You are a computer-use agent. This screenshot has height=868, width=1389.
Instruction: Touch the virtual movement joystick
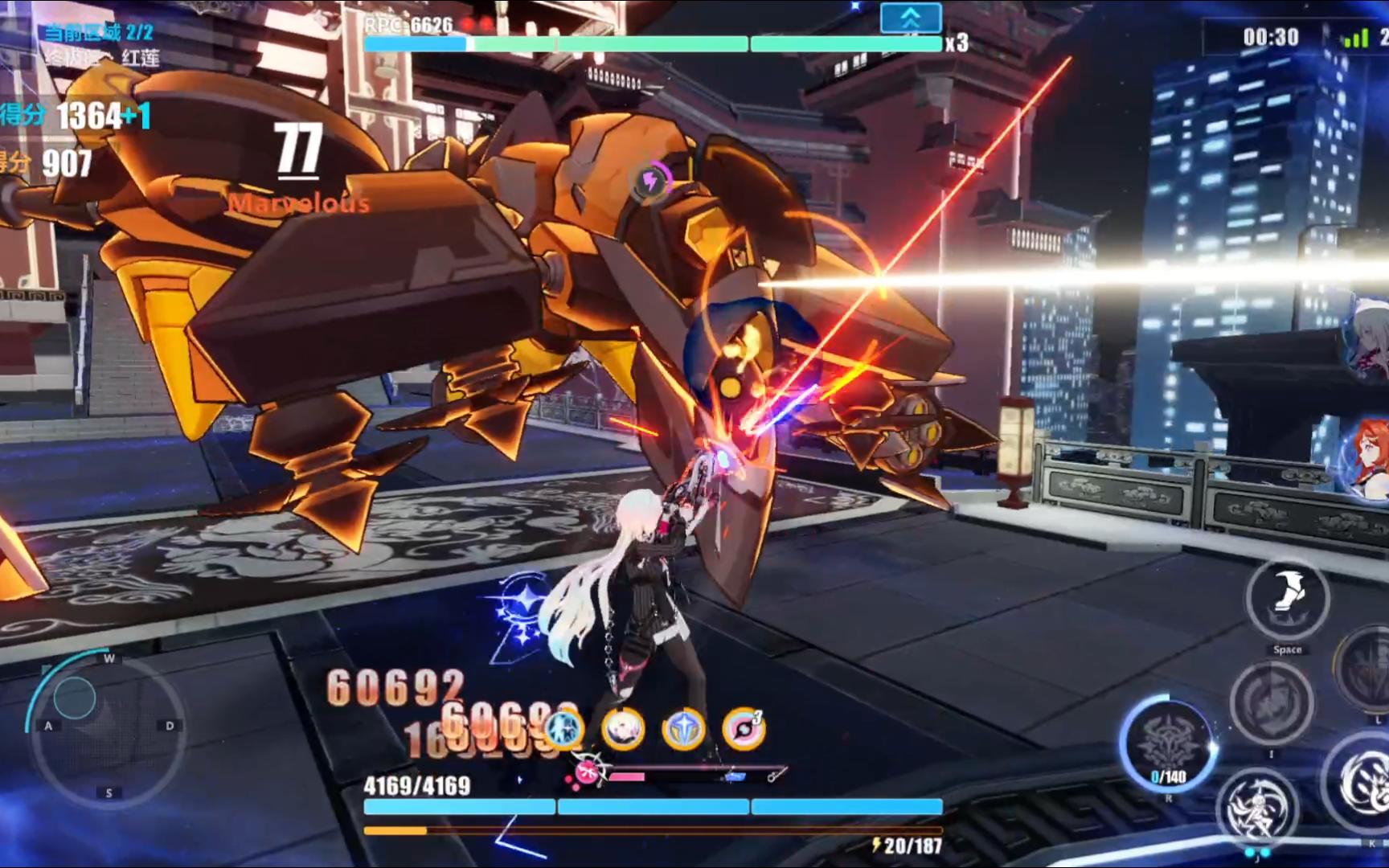click(75, 697)
